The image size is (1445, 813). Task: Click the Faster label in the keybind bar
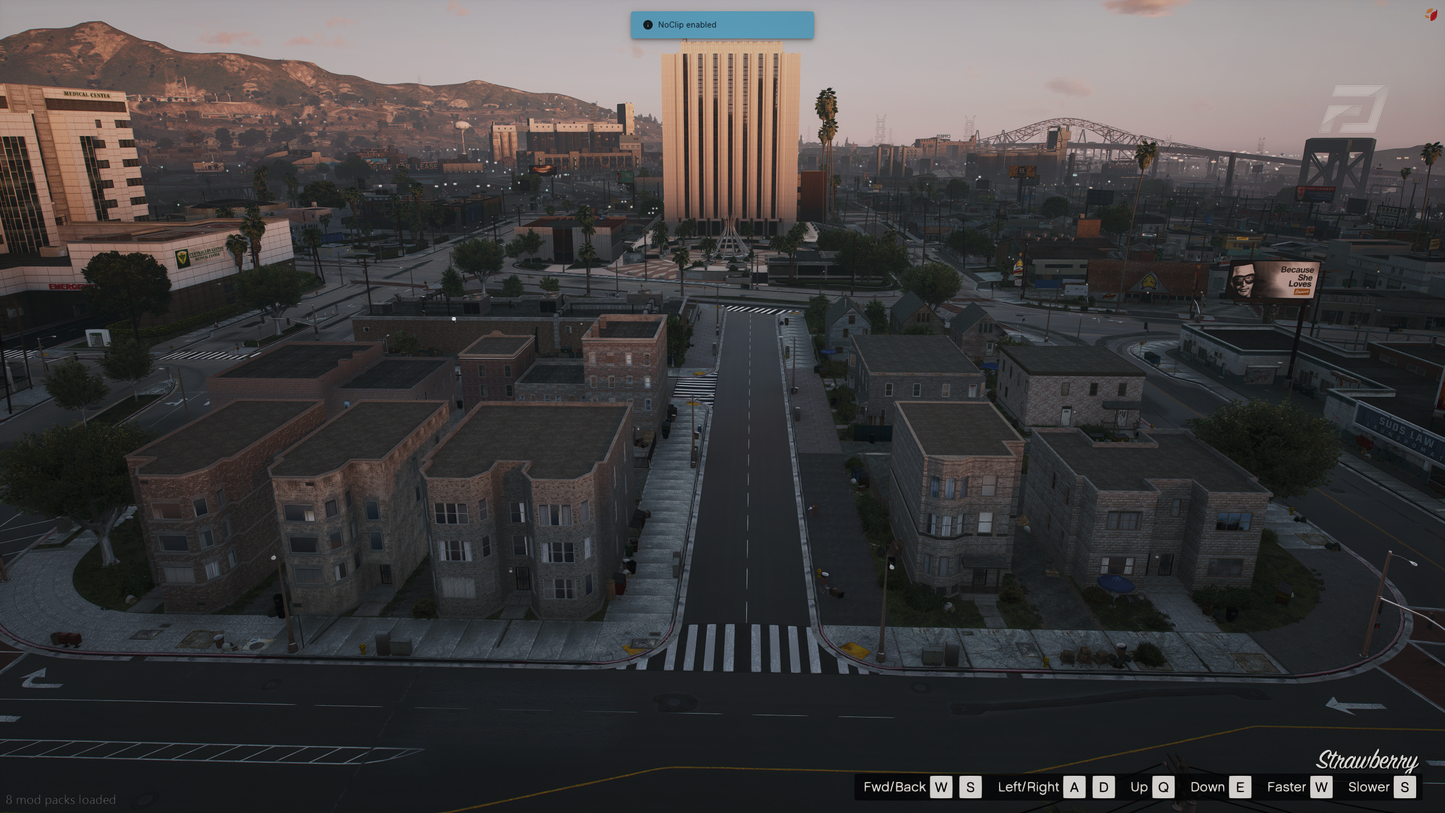1285,787
